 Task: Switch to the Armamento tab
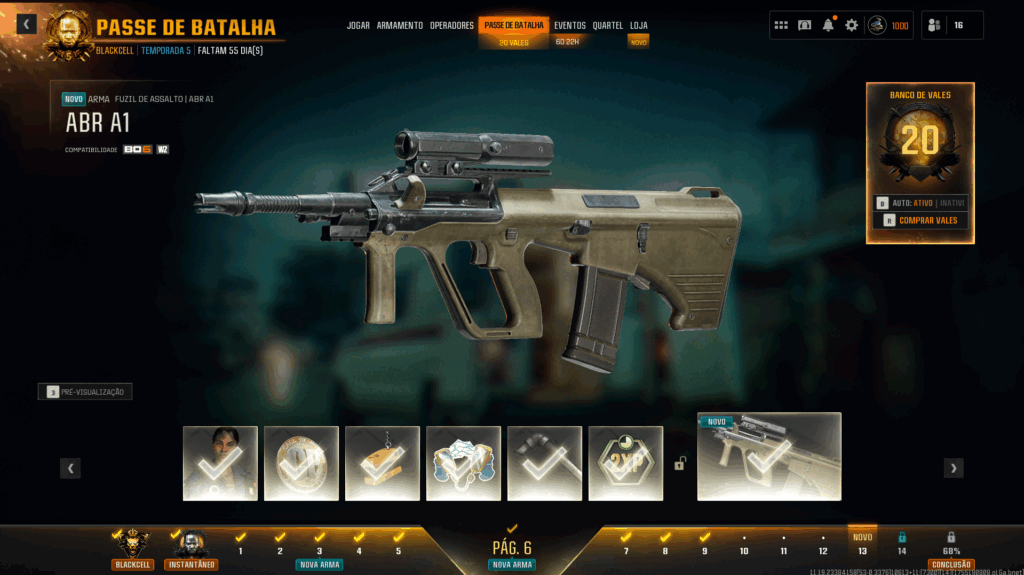coord(400,25)
